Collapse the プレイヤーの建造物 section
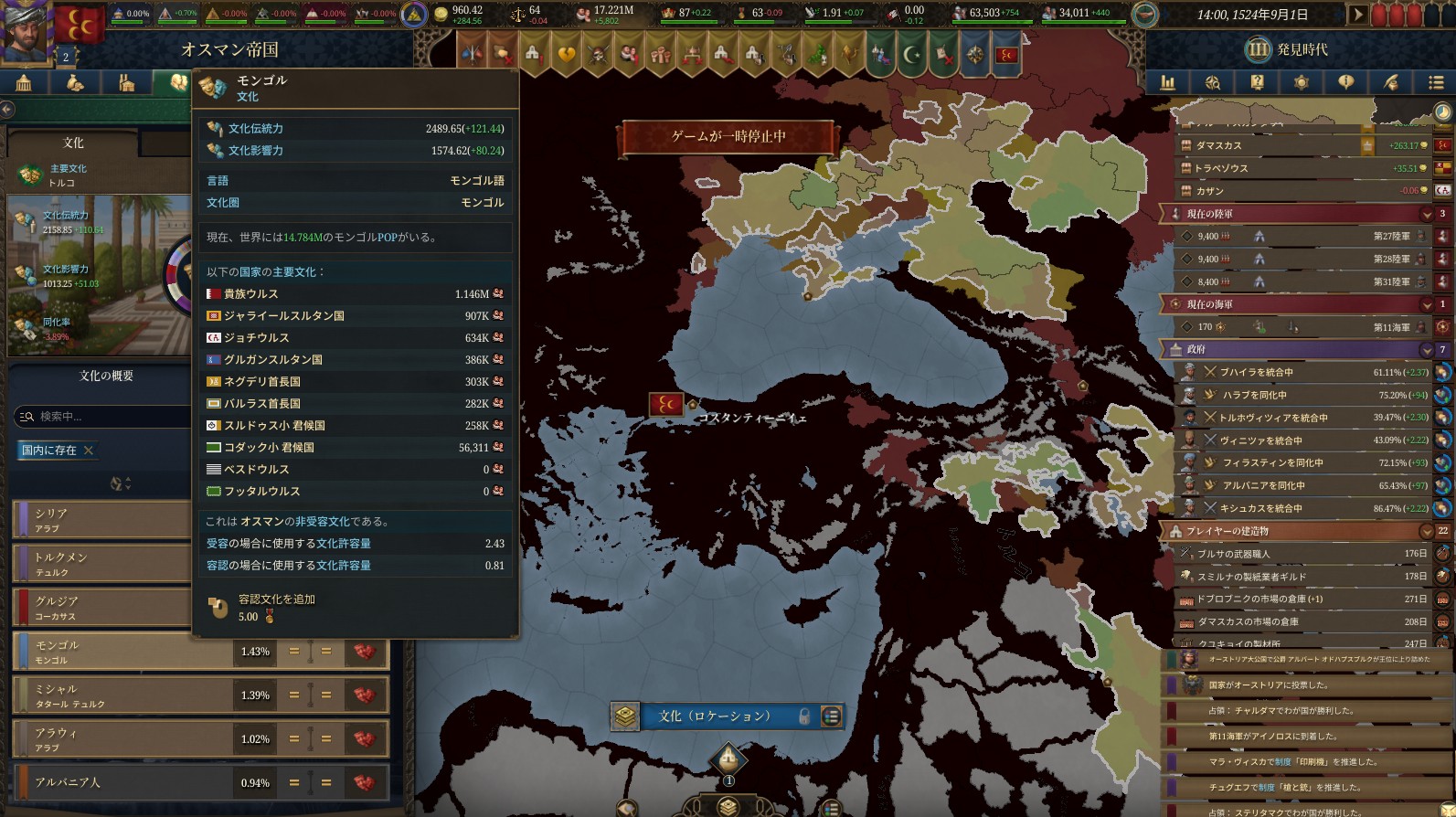The image size is (1456, 817). coord(1426,531)
